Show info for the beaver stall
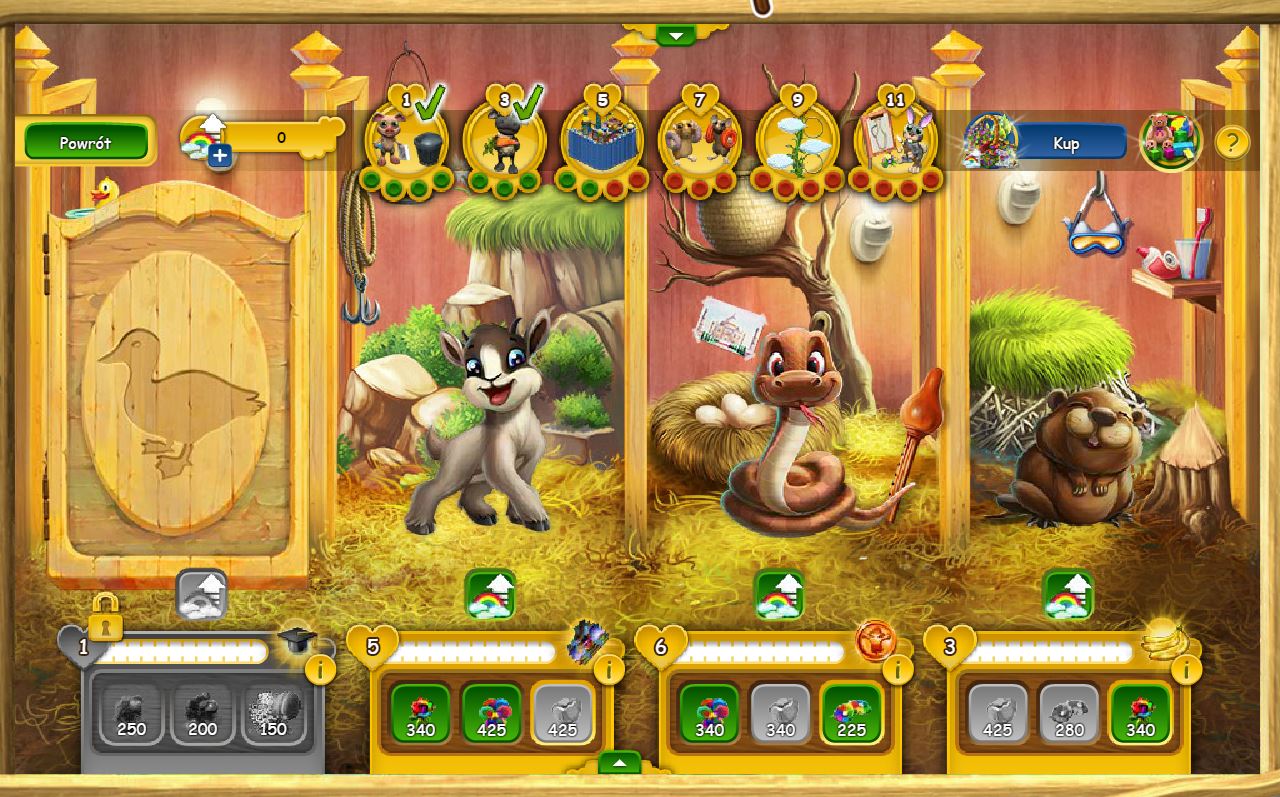1280x797 pixels. coord(1185,669)
